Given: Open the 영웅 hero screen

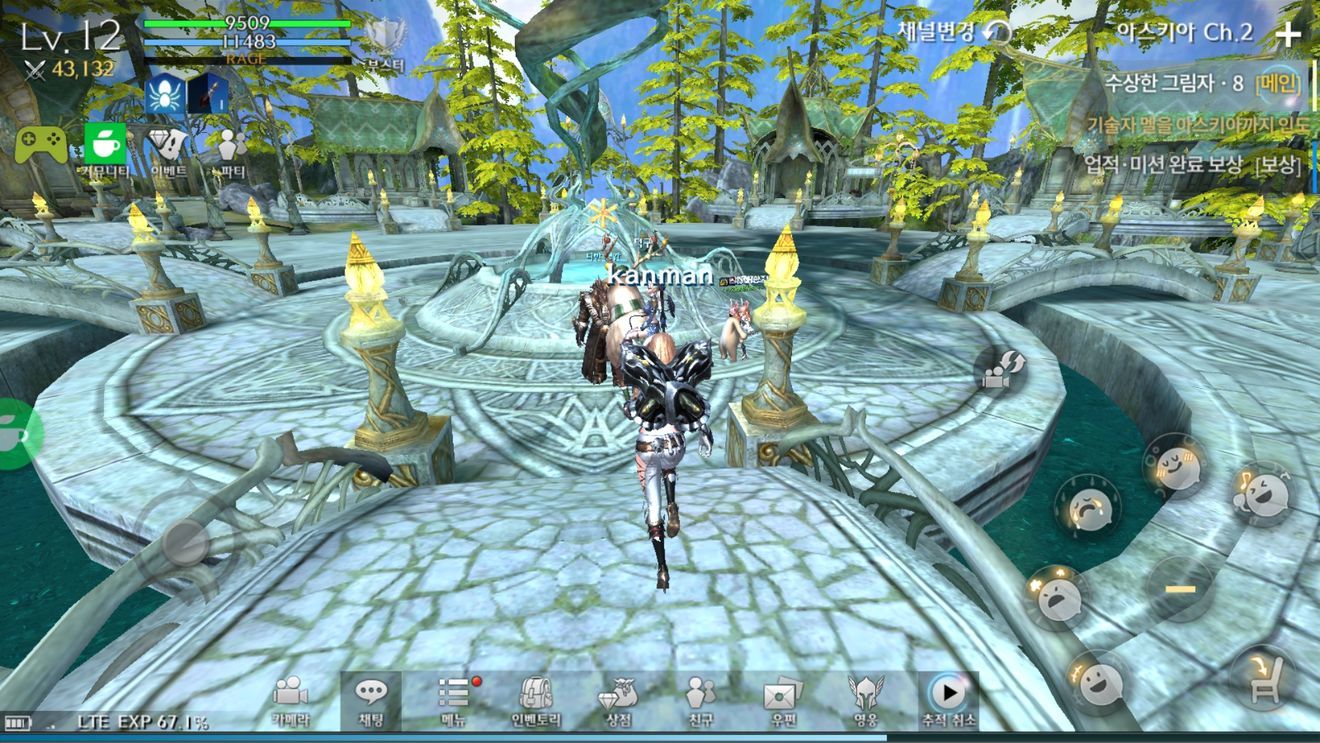Looking at the screenshot, I should pyautogui.click(x=865, y=699).
